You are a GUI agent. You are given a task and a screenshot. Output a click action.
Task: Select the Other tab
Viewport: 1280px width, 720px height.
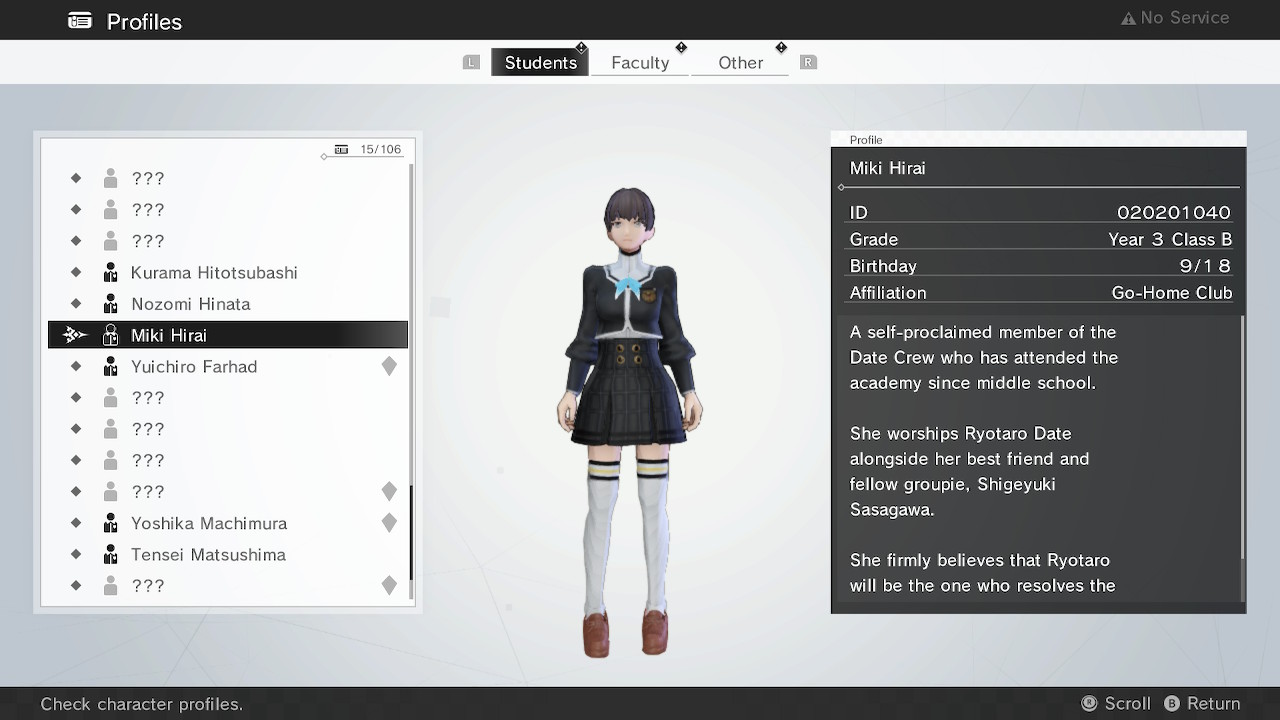tap(740, 62)
